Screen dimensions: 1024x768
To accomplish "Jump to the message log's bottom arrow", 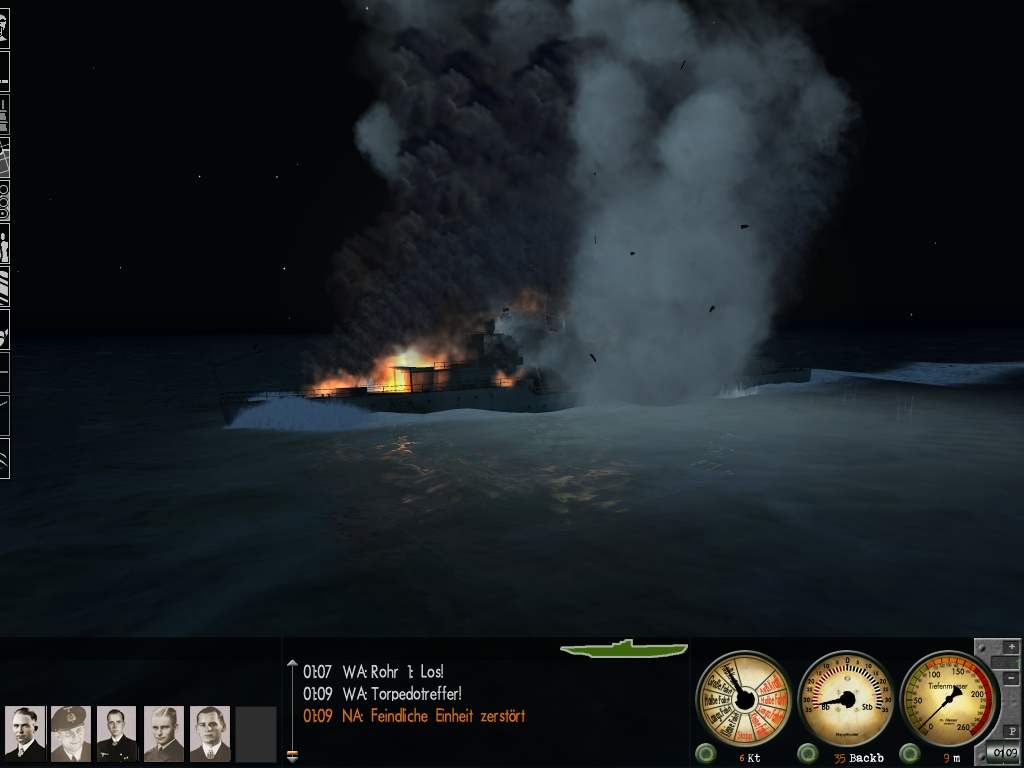I will (x=292, y=757).
